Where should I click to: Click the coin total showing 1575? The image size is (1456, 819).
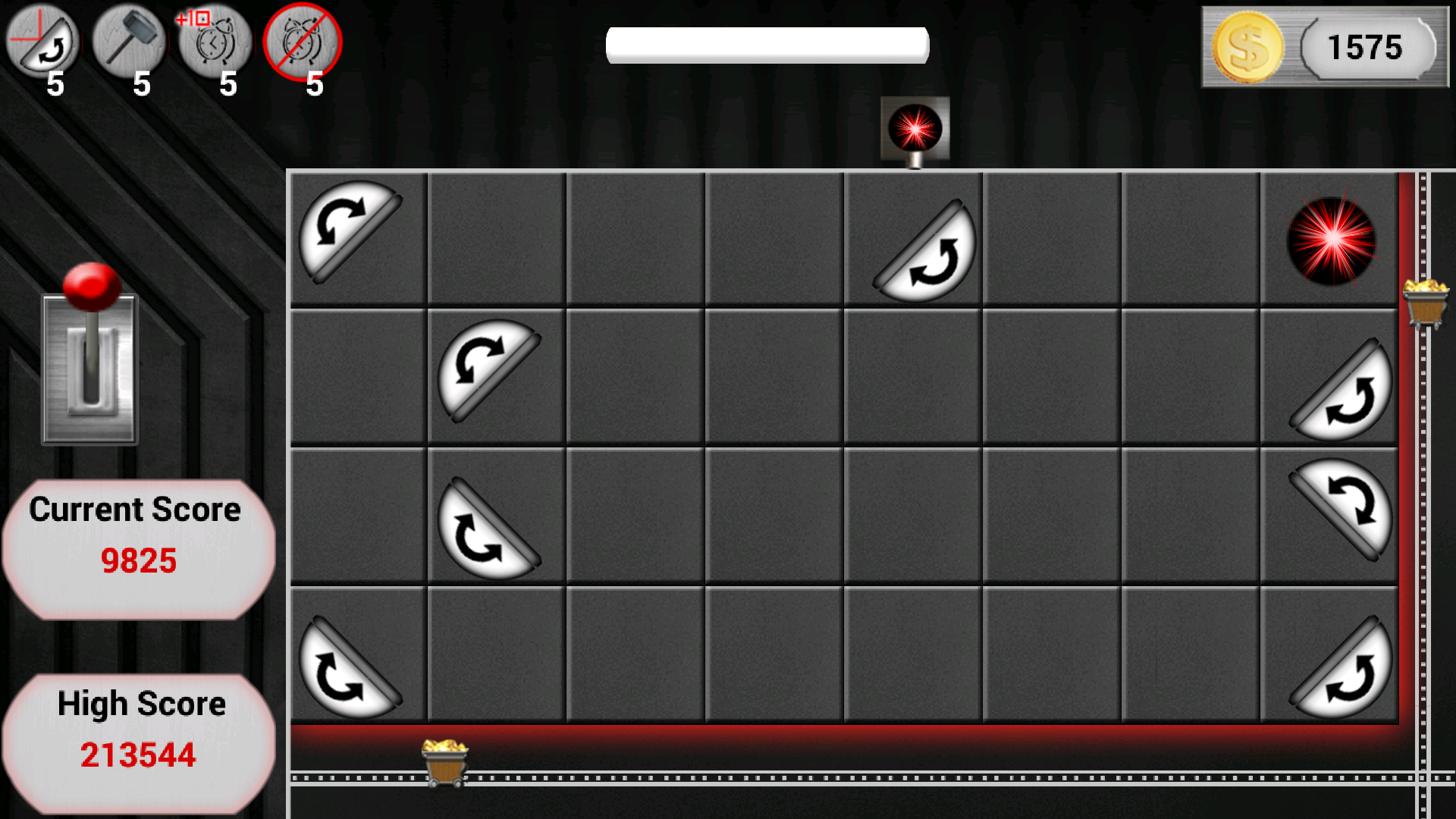point(1365,47)
